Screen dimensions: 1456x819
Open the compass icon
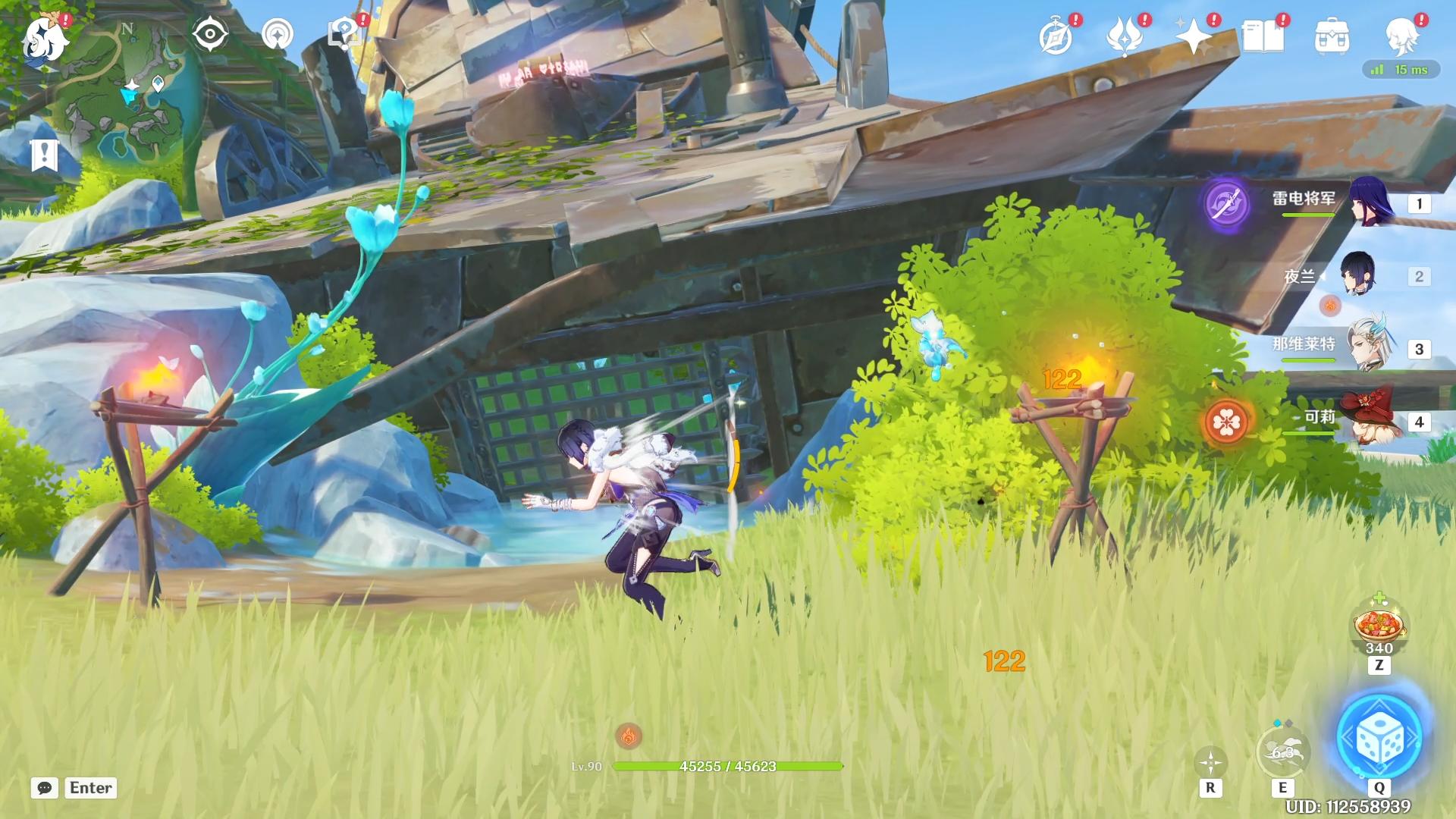(x=1056, y=36)
